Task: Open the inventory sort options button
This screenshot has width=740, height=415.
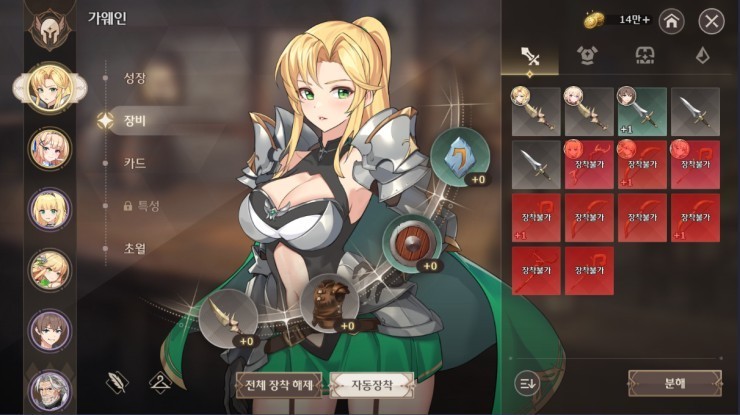Action: pos(527,382)
